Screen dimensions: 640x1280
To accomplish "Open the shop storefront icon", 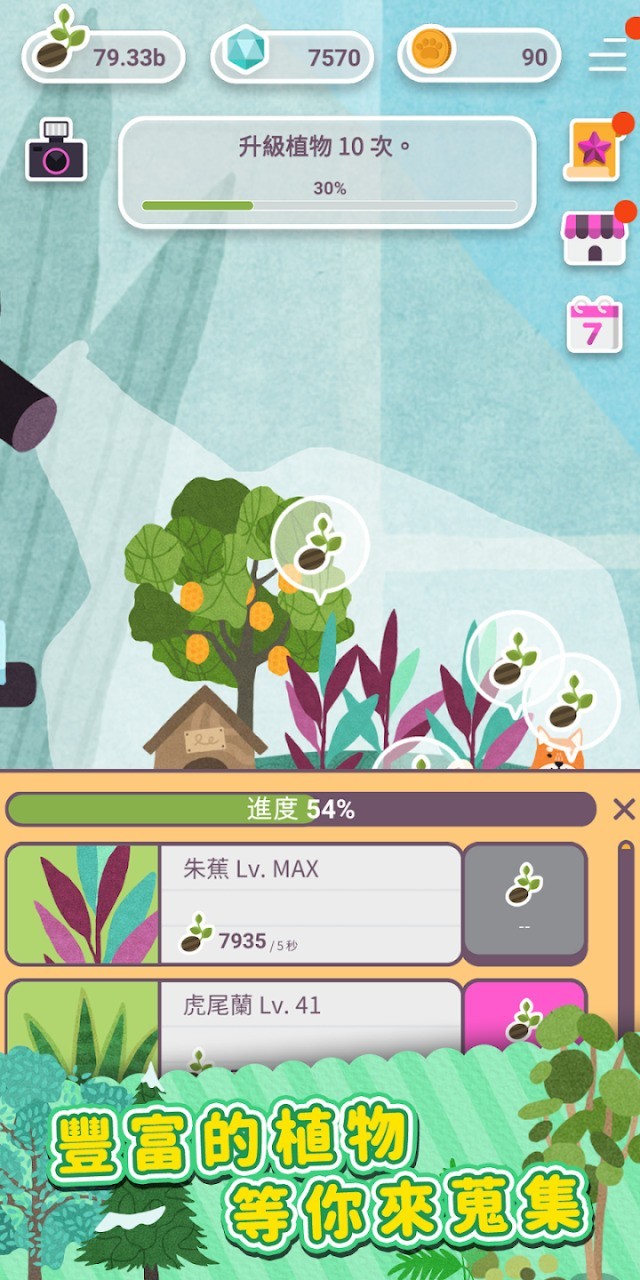I will [594, 238].
